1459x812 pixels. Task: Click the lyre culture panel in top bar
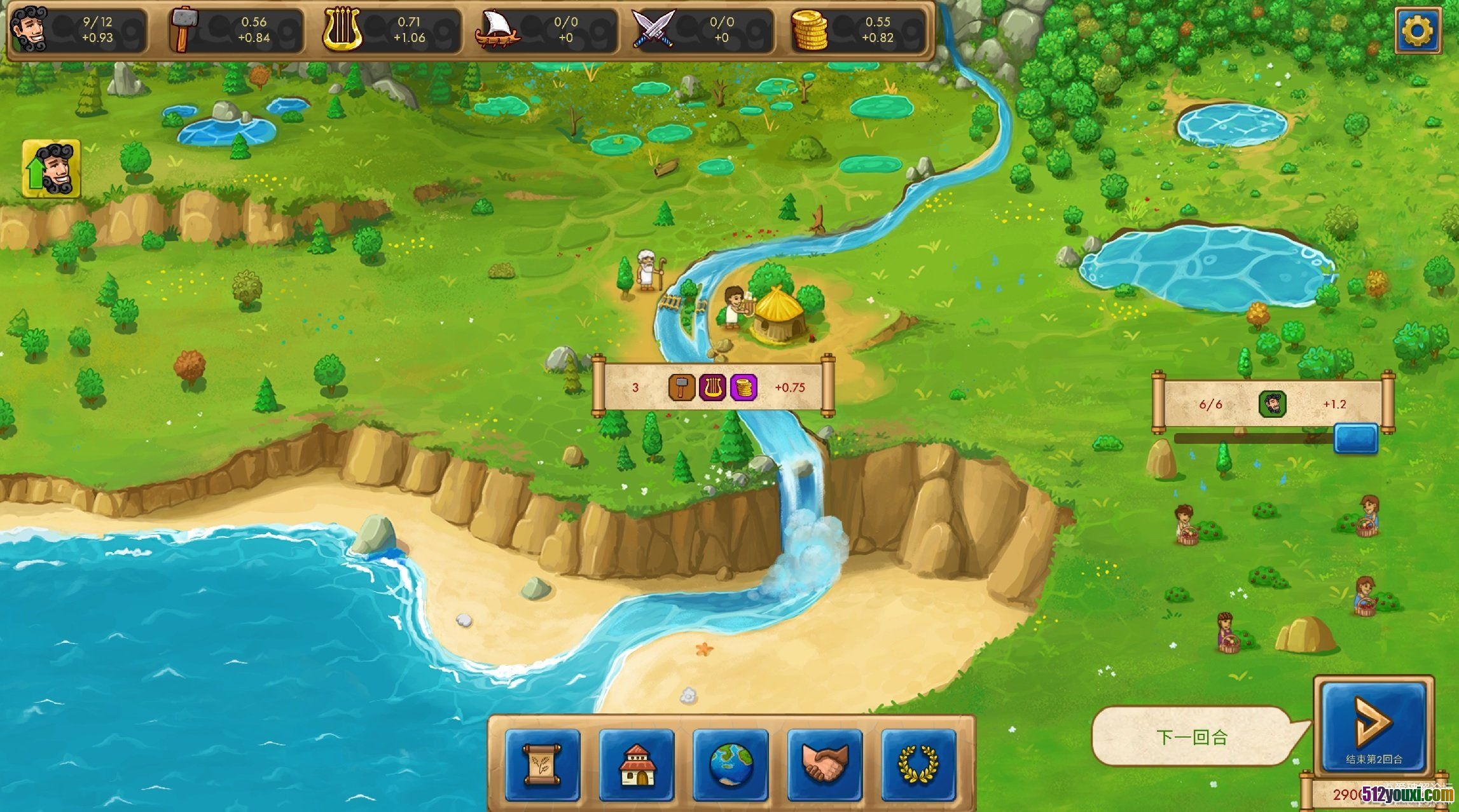(391, 30)
